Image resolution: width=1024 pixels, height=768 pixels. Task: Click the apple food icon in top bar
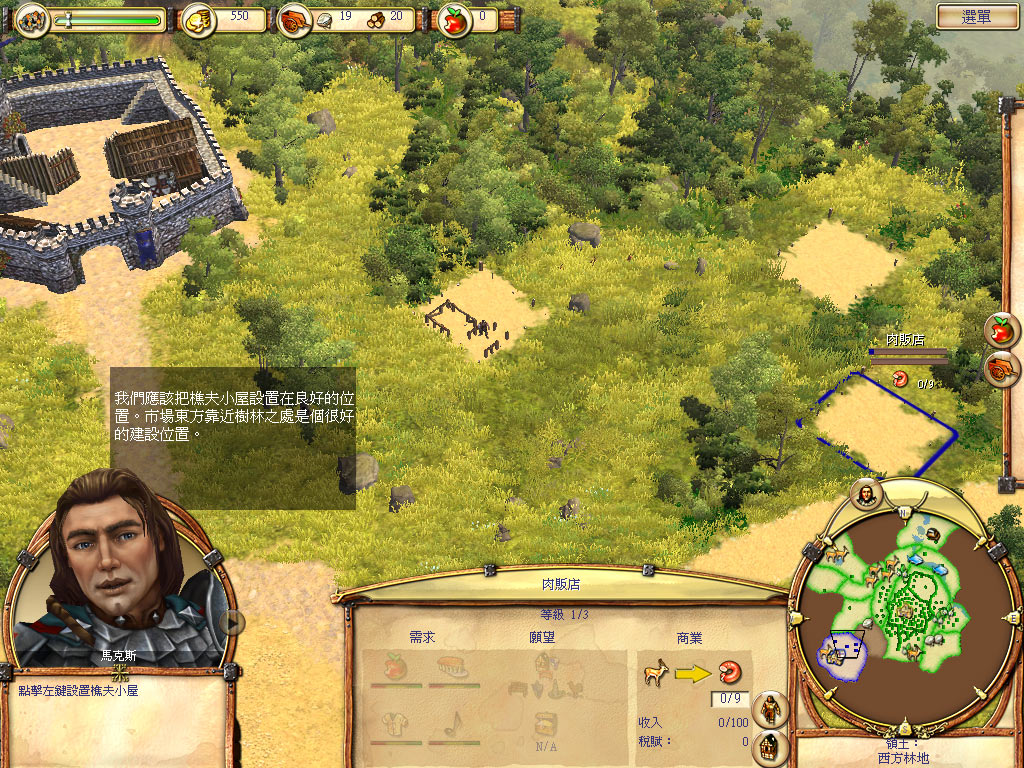point(456,19)
